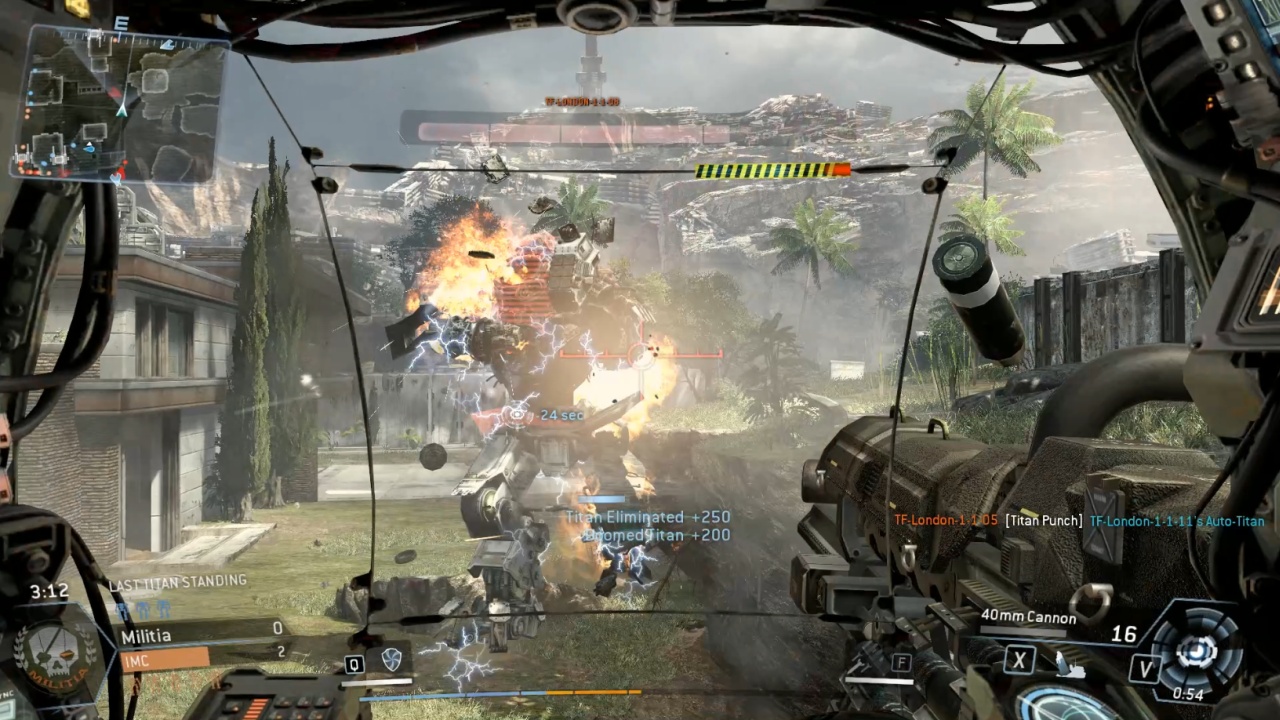This screenshot has width=1280, height=720.
Task: Click the central crosshair reticle
Action: [640, 356]
